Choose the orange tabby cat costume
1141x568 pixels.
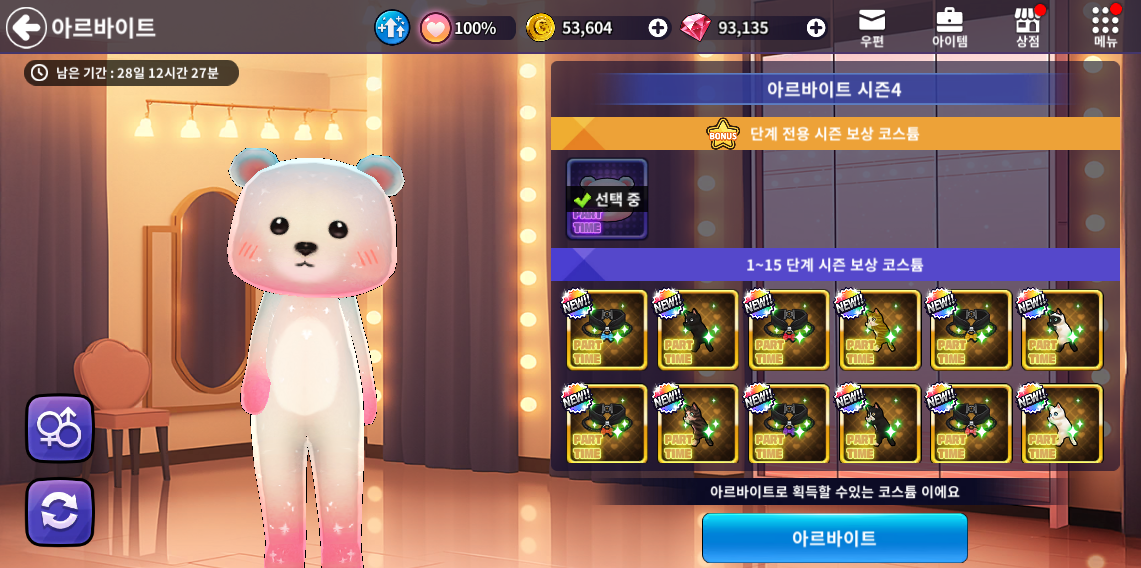880,330
